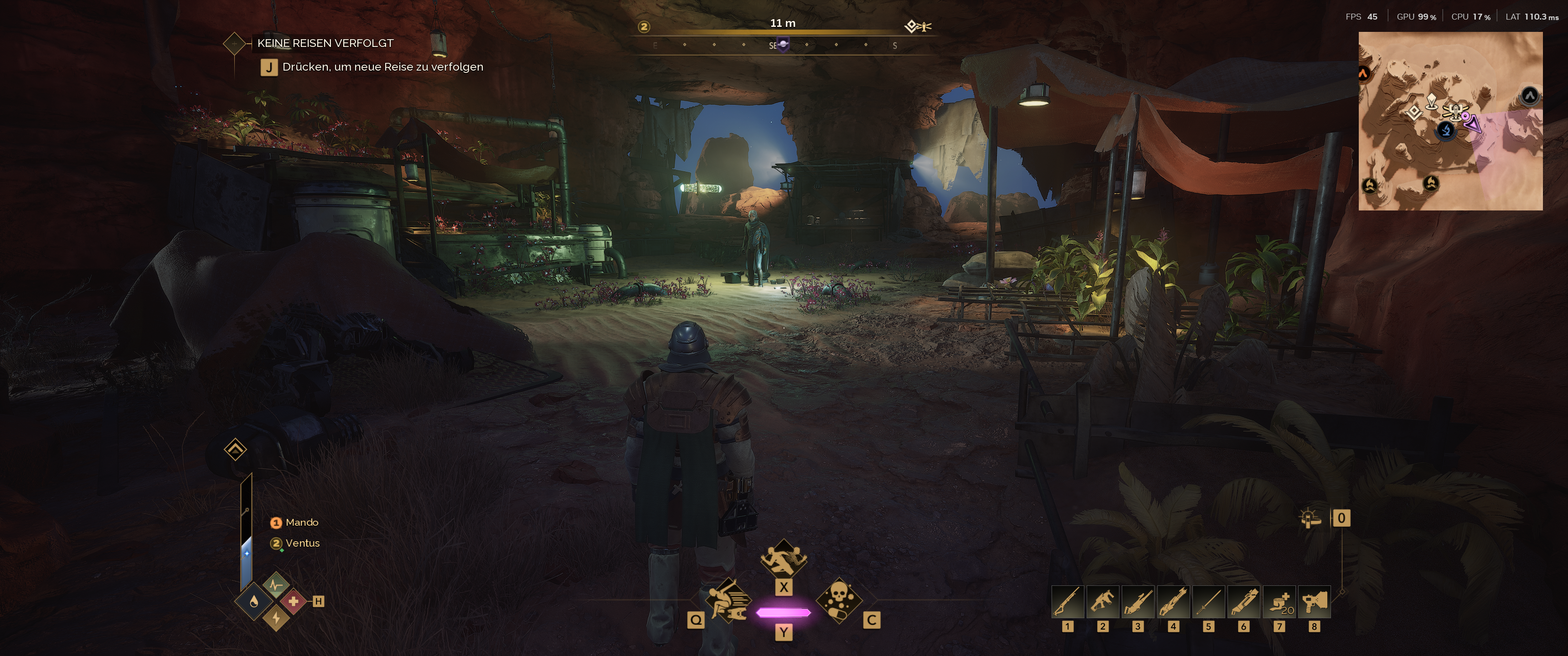Equip the compact SMG in slot 2
The height and width of the screenshot is (656, 1568).
click(1103, 602)
